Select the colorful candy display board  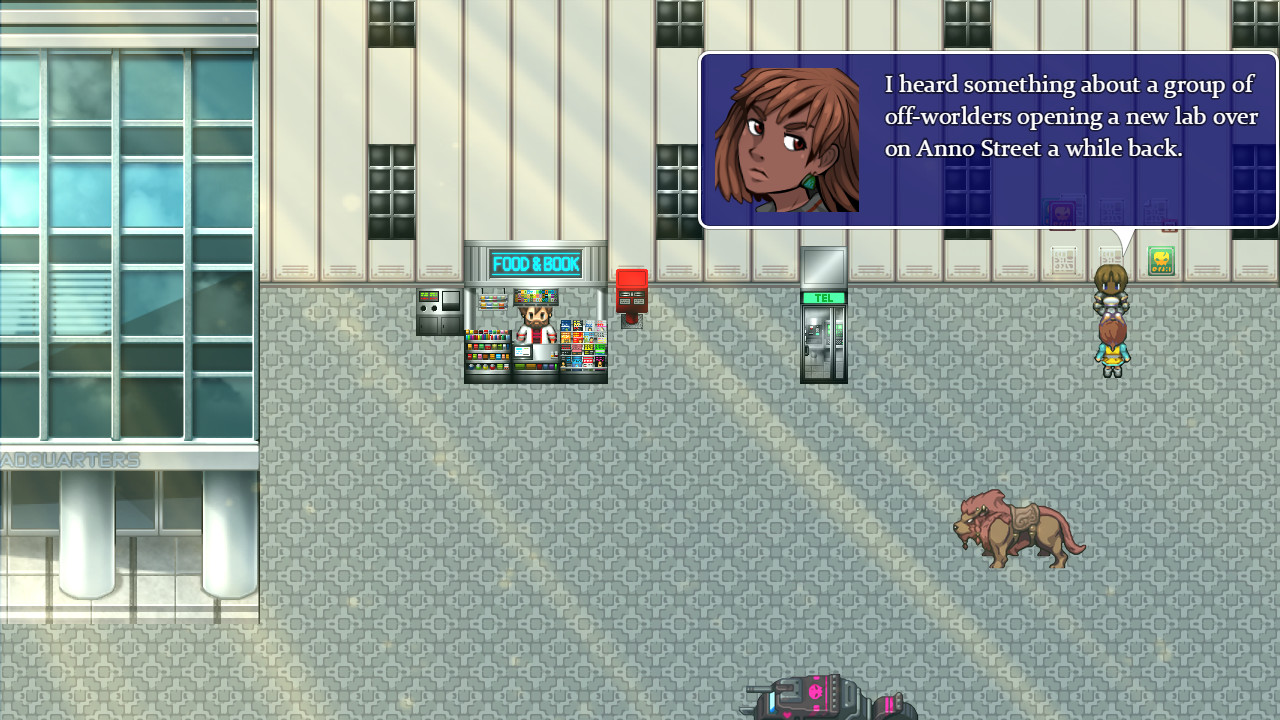point(535,296)
